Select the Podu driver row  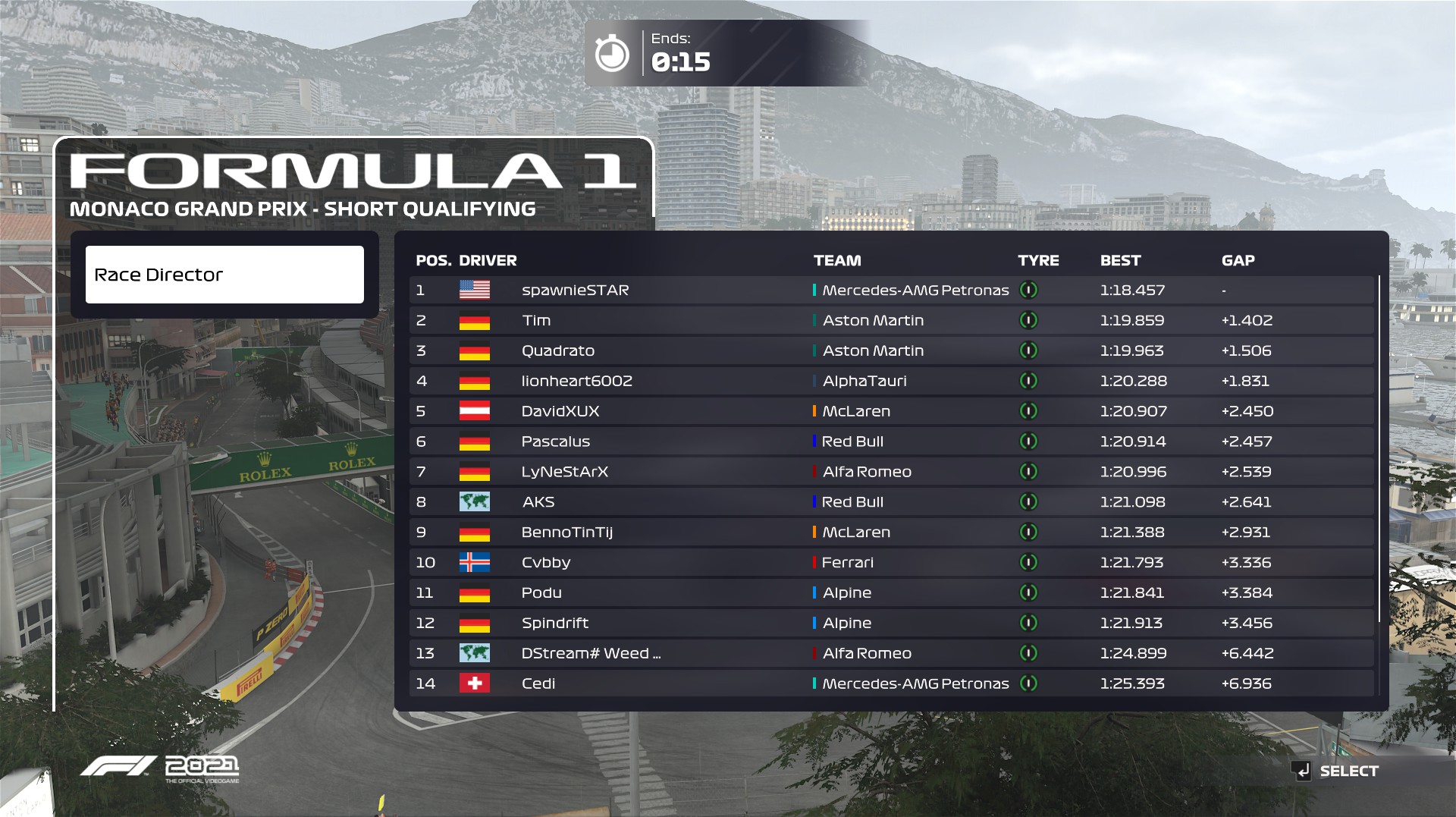(891, 593)
